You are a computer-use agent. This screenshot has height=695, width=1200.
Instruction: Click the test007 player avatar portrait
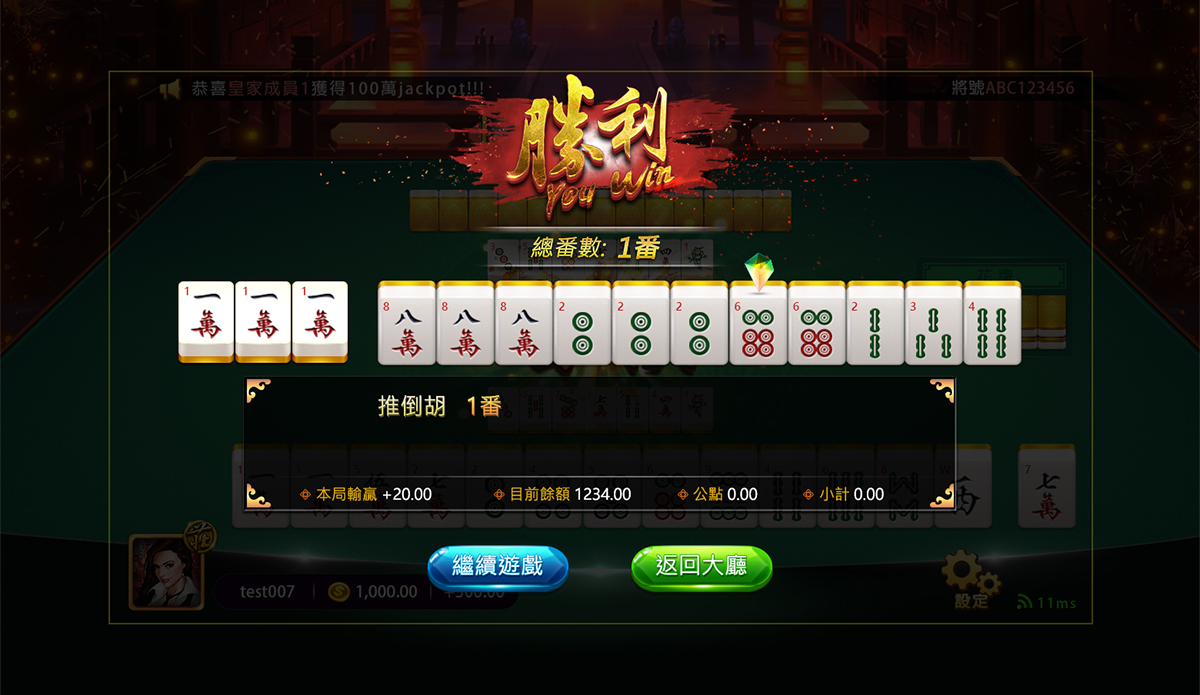(x=166, y=571)
